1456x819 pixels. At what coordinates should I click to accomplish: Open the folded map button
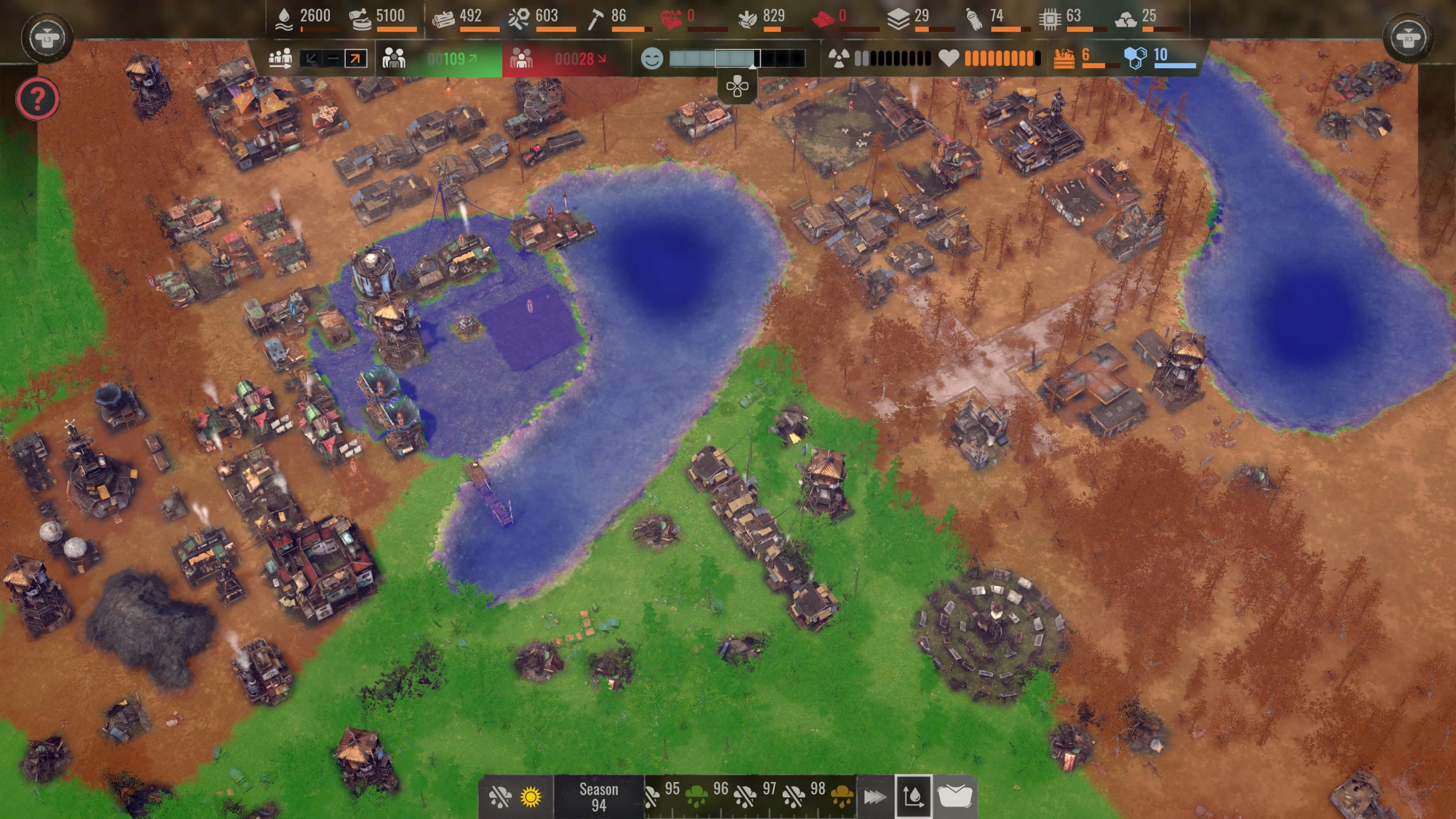954,797
